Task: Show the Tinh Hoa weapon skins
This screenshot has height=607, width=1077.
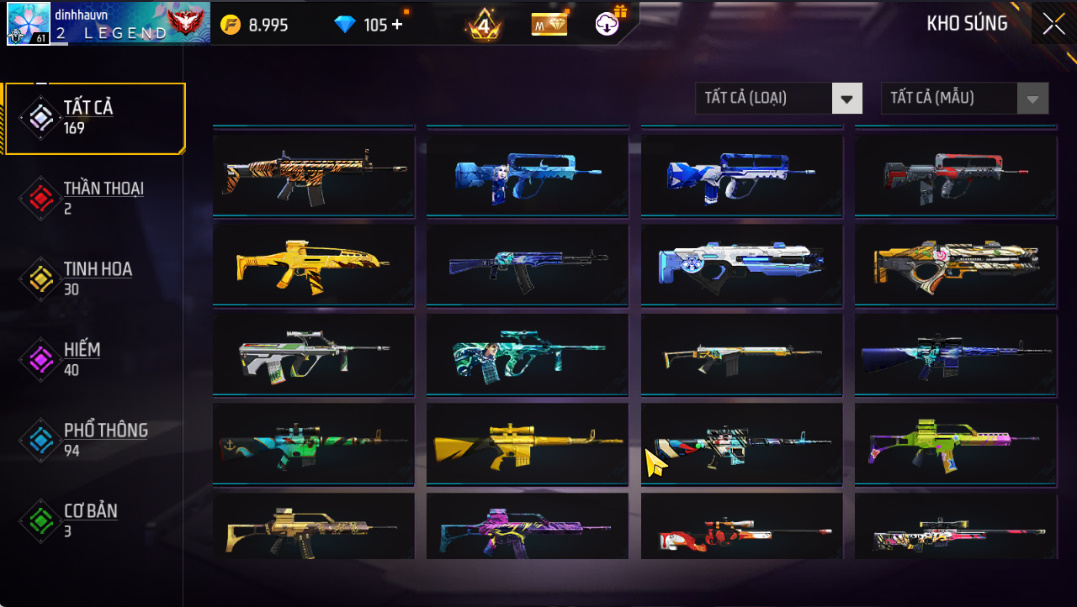Action: click(96, 279)
